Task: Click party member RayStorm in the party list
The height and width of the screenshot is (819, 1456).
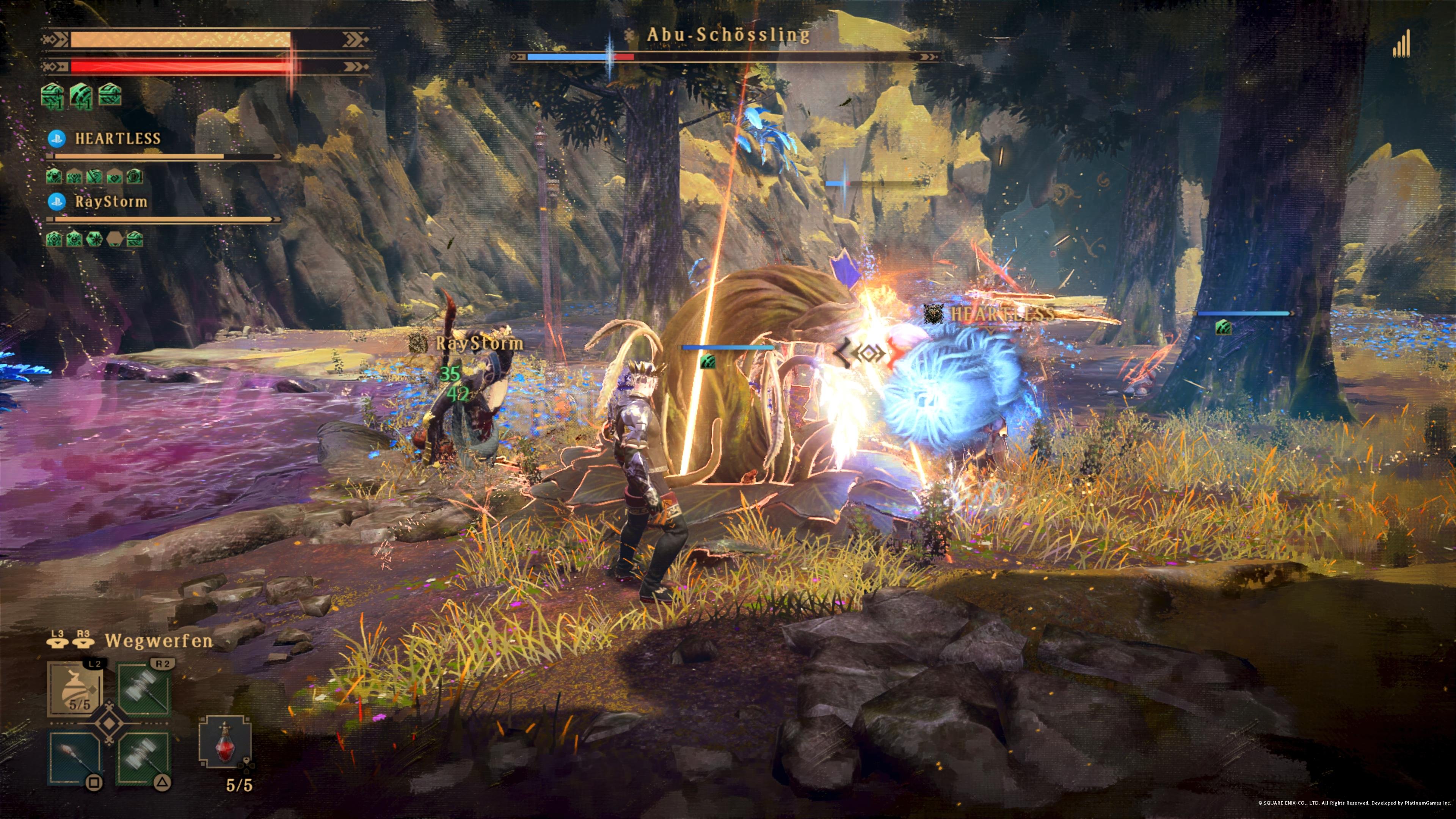Action: [111, 202]
